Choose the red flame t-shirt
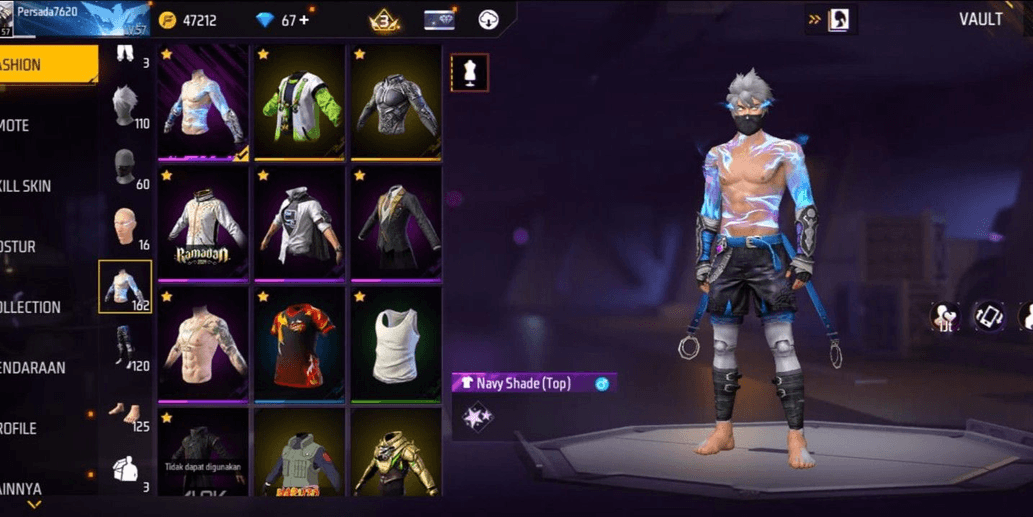Screen dimensions: 1033x517 click(300, 344)
